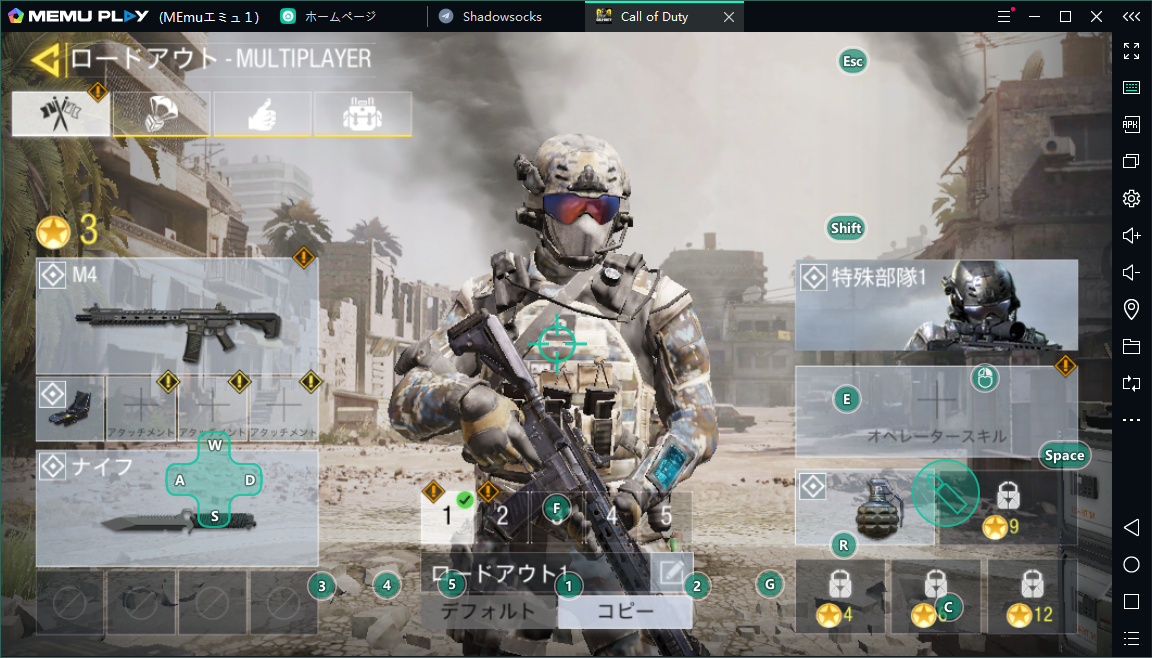Image resolution: width=1152 pixels, height=658 pixels.
Task: Switch to loadout number 2
Action: (503, 516)
